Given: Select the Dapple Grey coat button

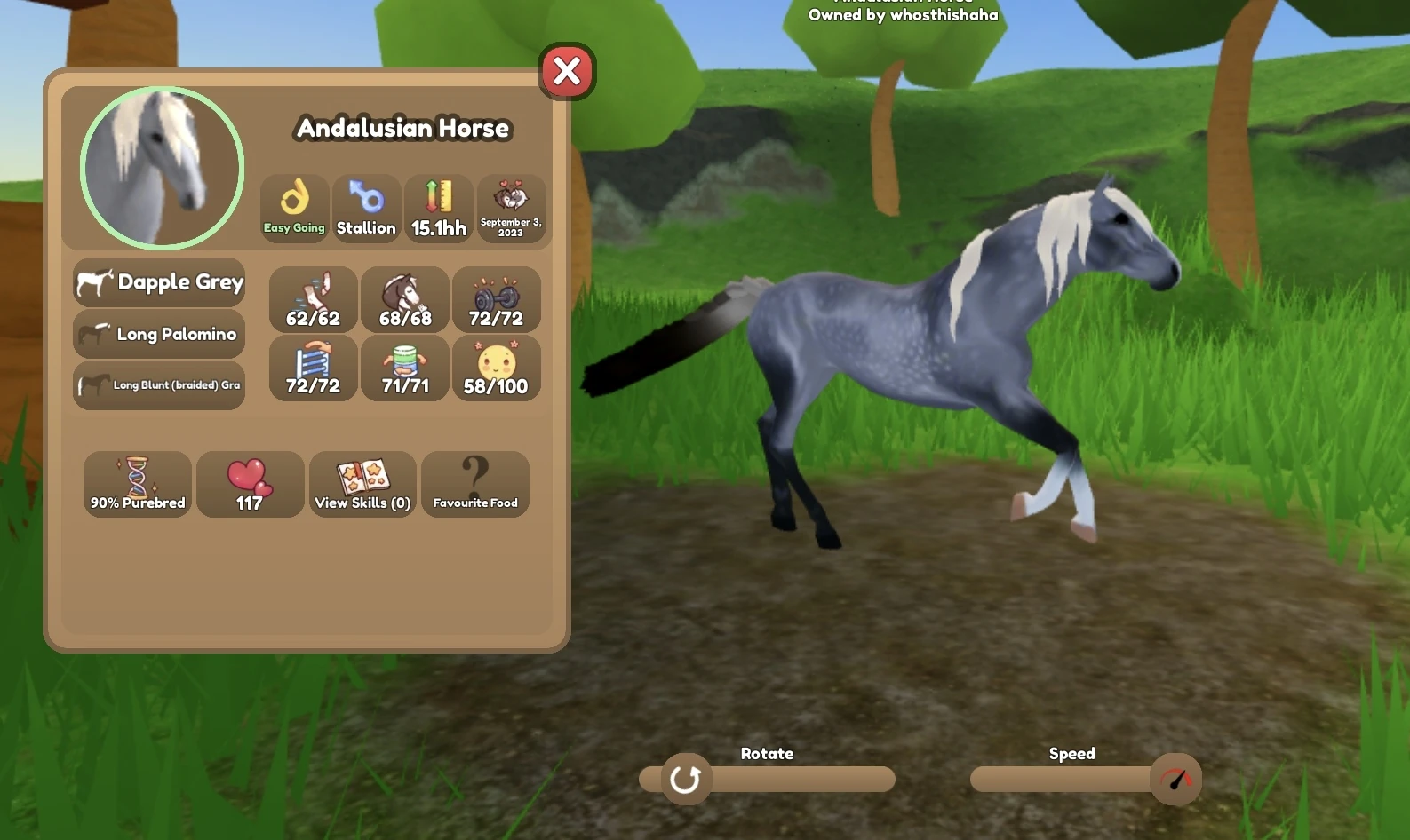Looking at the screenshot, I should 158,282.
